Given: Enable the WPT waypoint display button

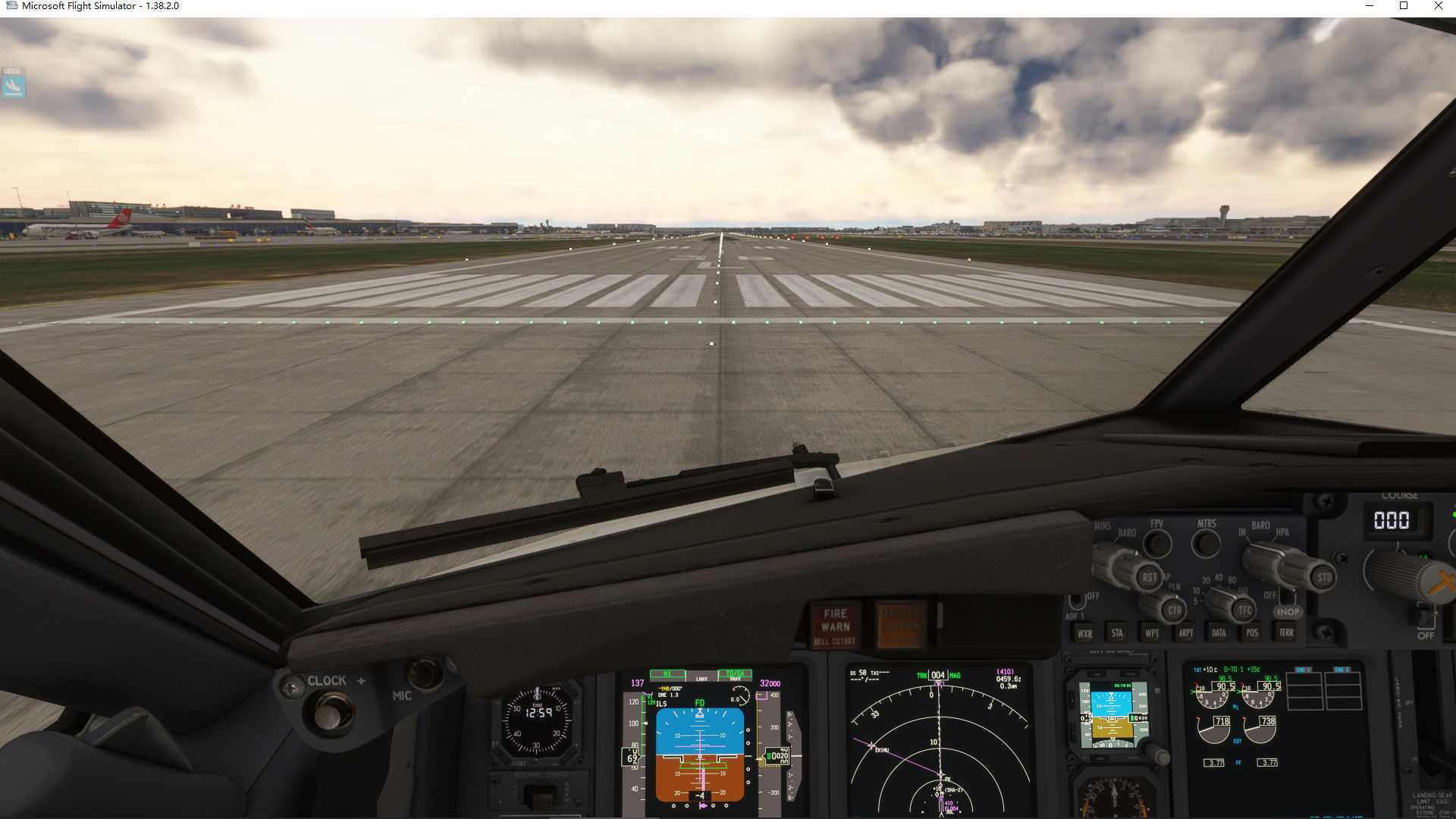Looking at the screenshot, I should [1153, 634].
